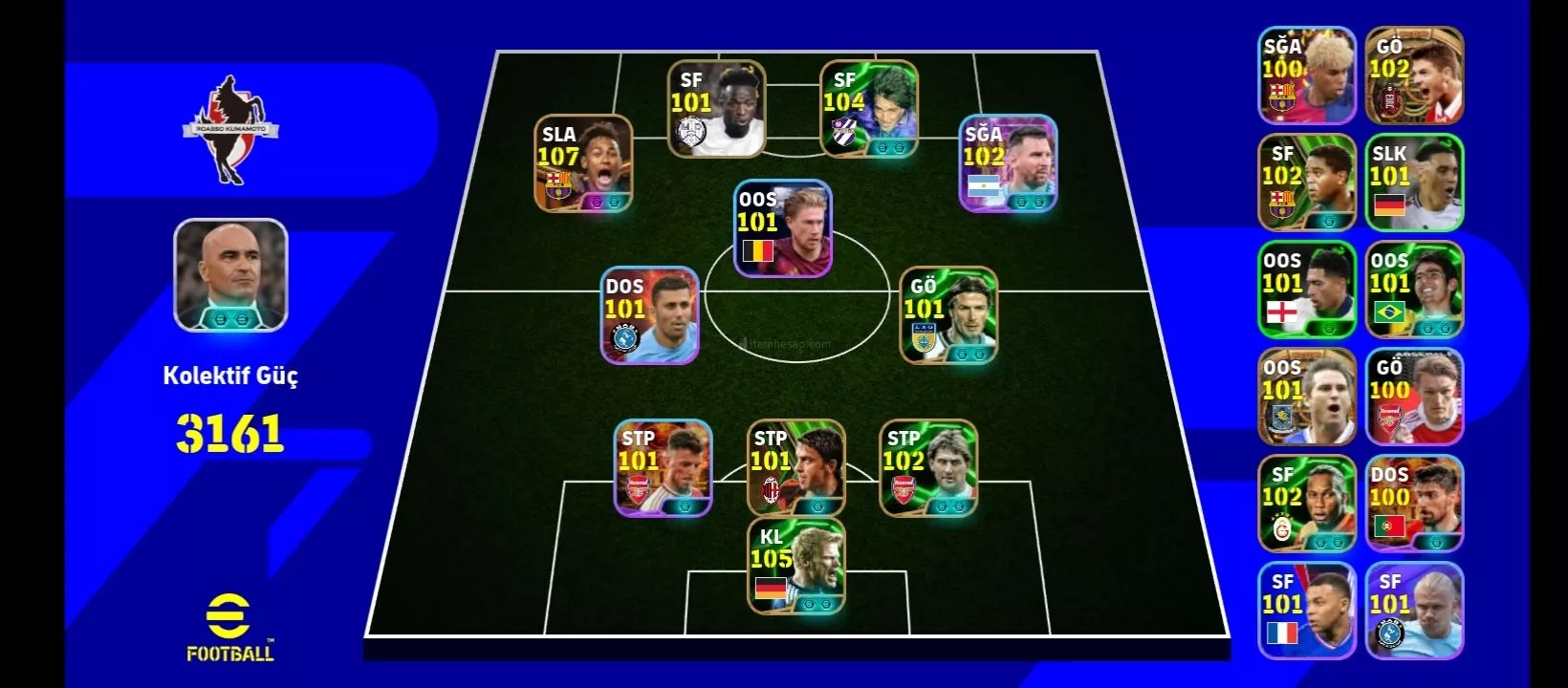Viewport: 1568px width, 688px height.
Task: Click the STP 102 centre-back card
Action: click(x=927, y=468)
